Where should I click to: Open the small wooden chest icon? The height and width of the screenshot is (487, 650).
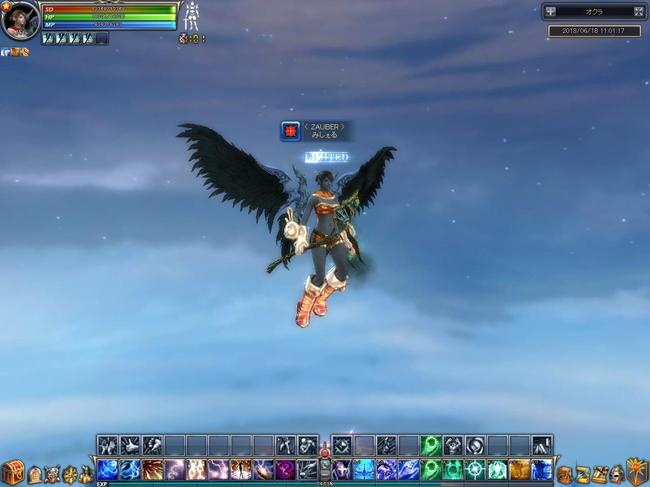[x=565, y=474]
